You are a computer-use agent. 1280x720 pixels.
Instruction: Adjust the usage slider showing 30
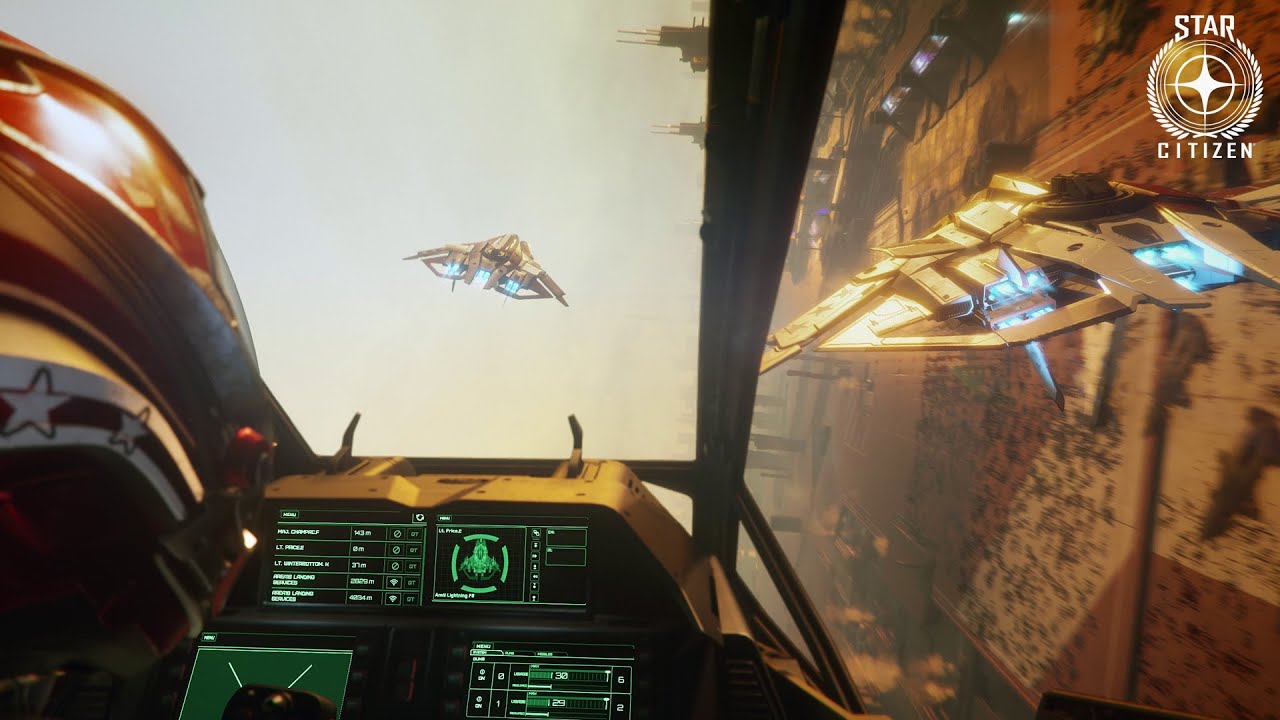[606, 673]
